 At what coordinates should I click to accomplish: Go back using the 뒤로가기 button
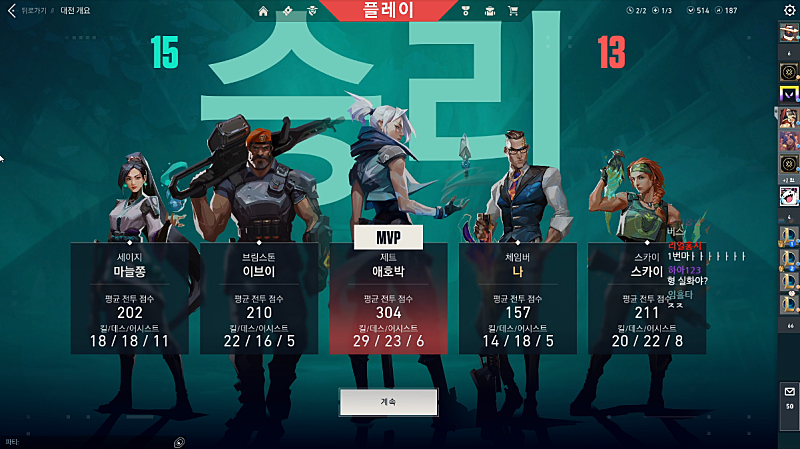tap(30, 11)
